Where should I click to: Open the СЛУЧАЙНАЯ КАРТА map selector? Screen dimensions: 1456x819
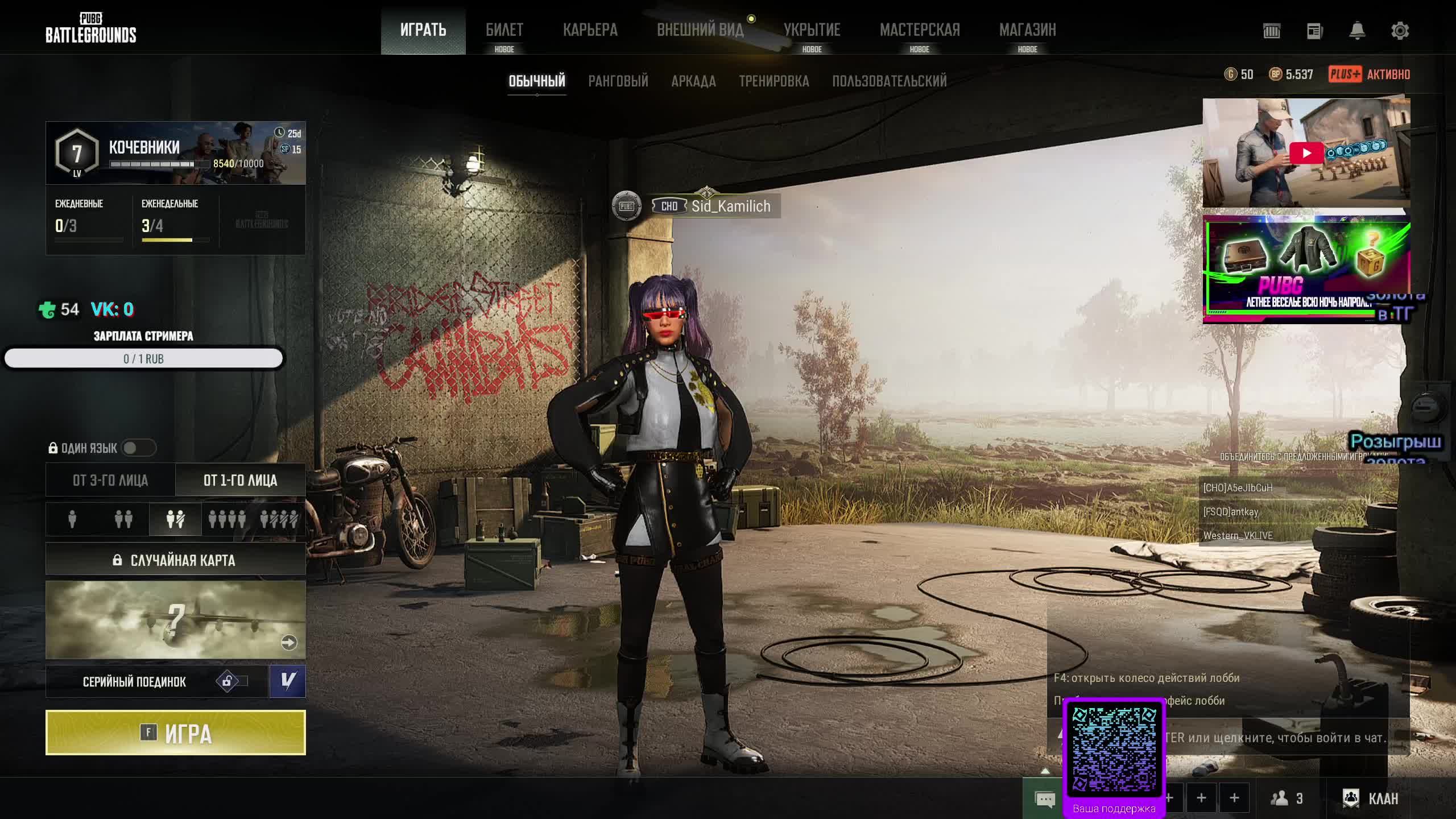[x=175, y=560]
